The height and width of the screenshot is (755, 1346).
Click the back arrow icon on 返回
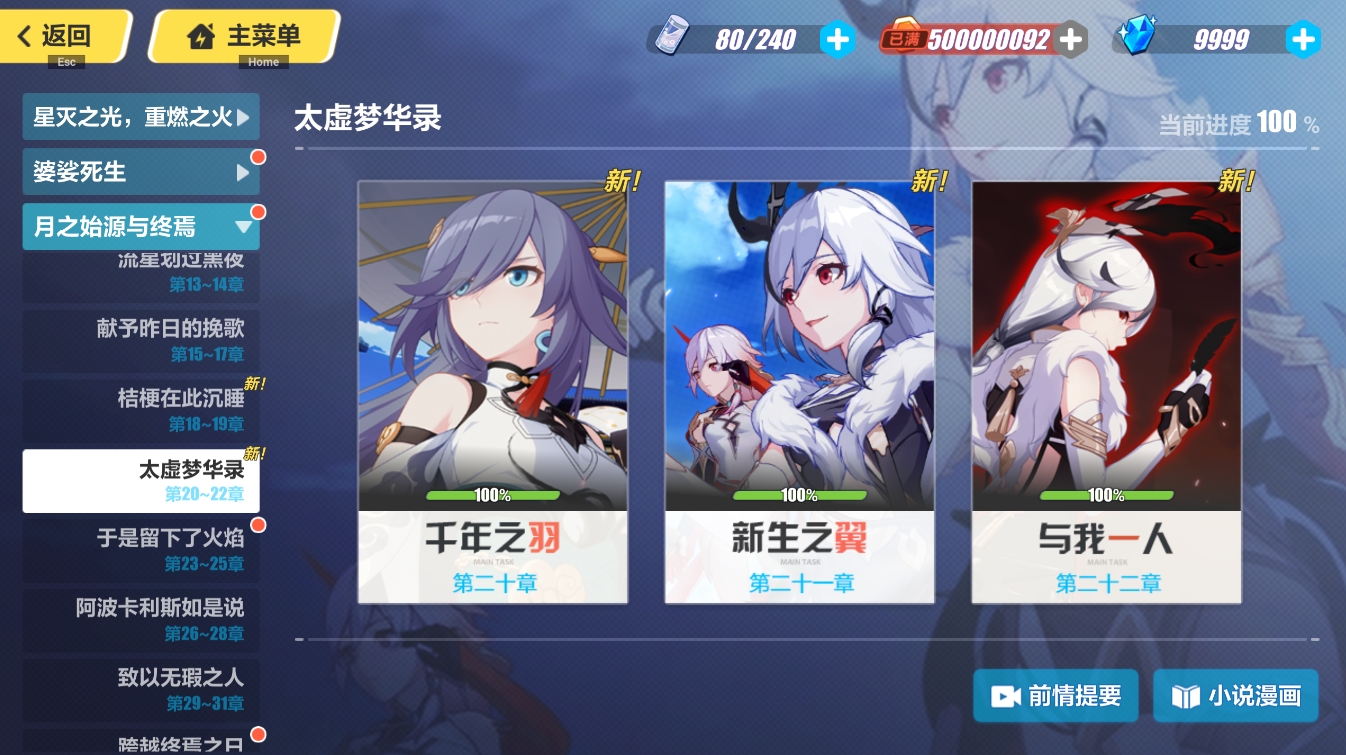click(x=22, y=35)
